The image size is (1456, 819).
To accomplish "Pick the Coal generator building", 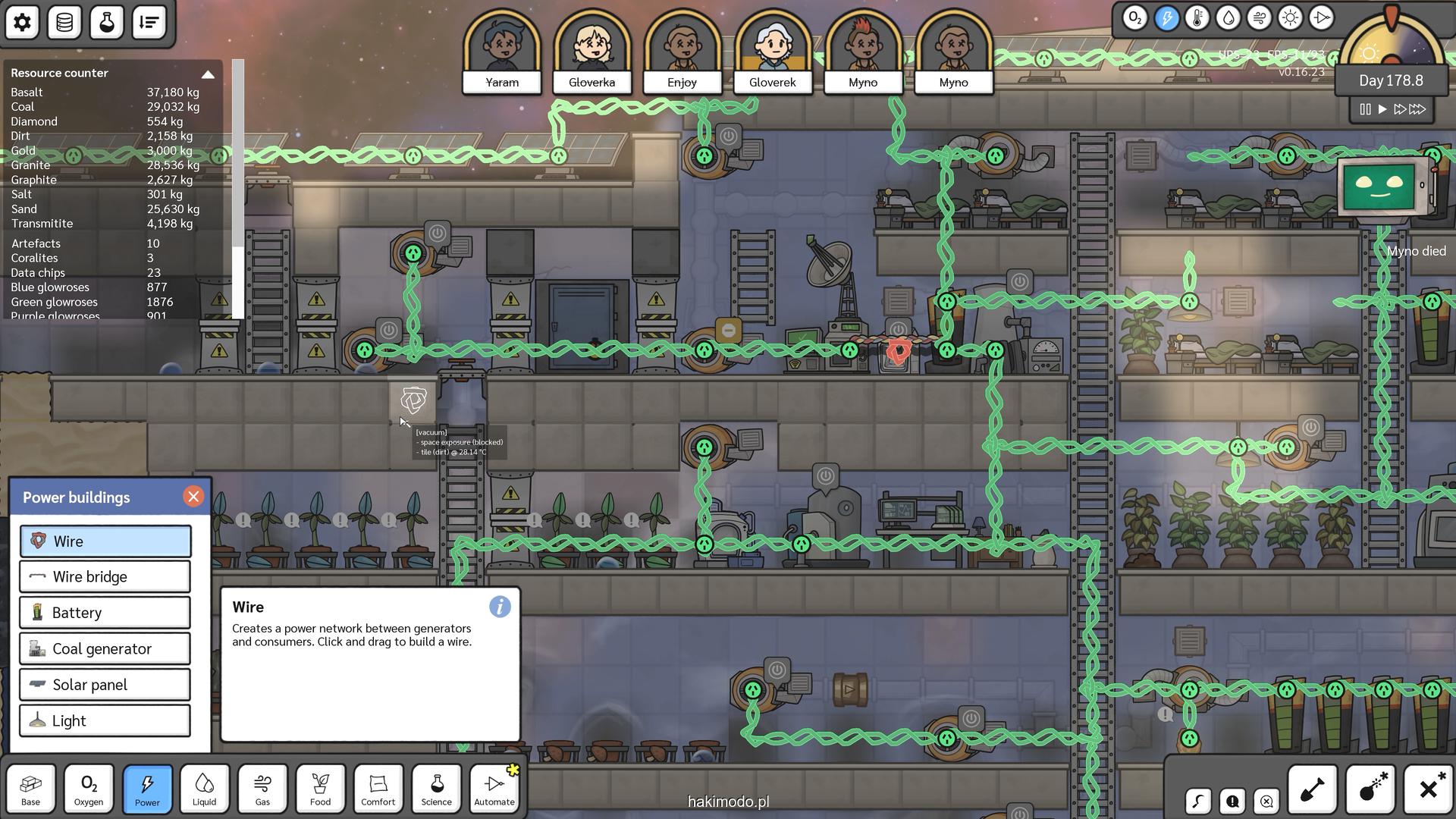I will [105, 649].
